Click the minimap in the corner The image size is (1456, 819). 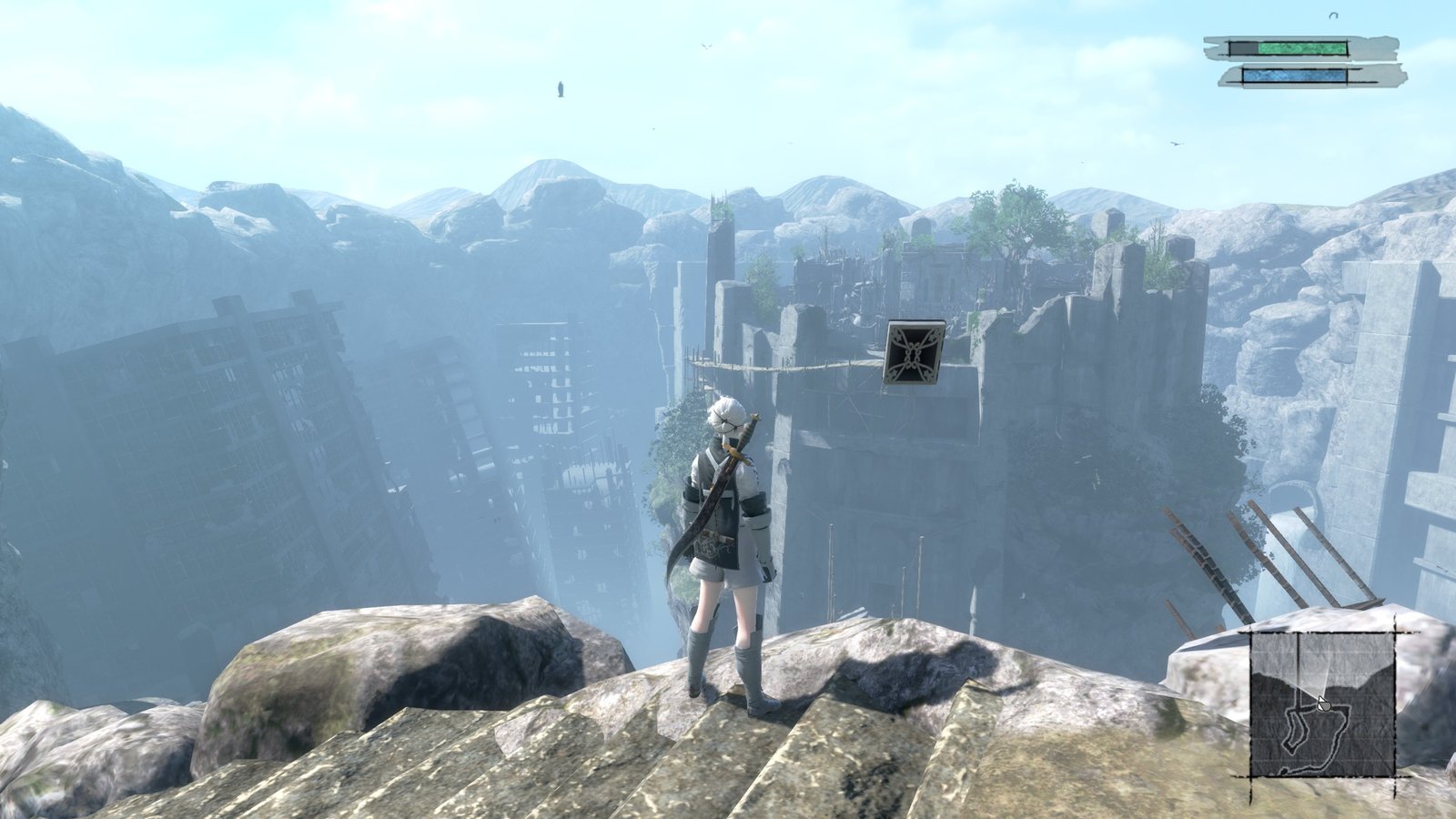pyautogui.click(x=1322, y=703)
